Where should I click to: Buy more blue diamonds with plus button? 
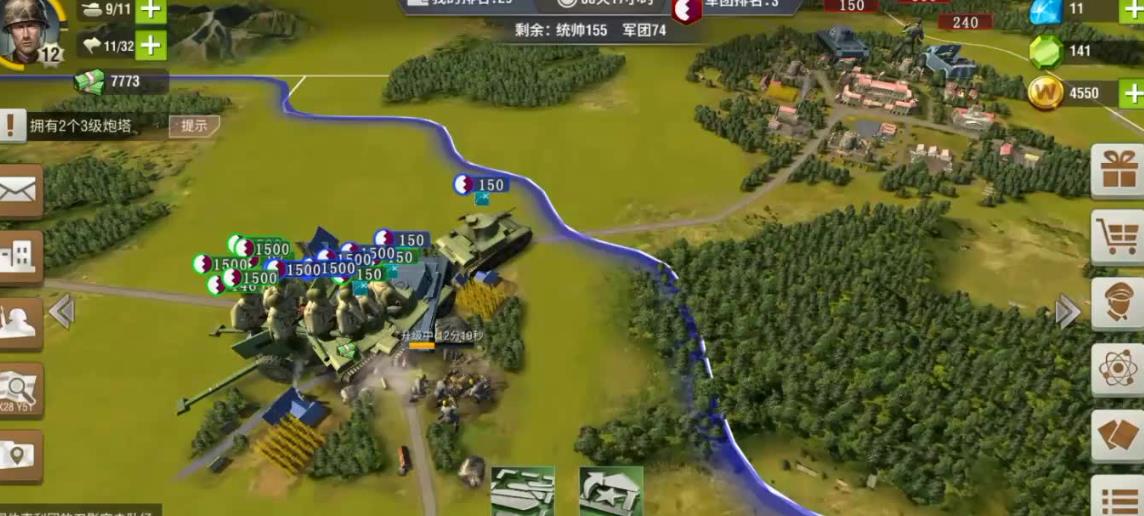tap(1132, 9)
